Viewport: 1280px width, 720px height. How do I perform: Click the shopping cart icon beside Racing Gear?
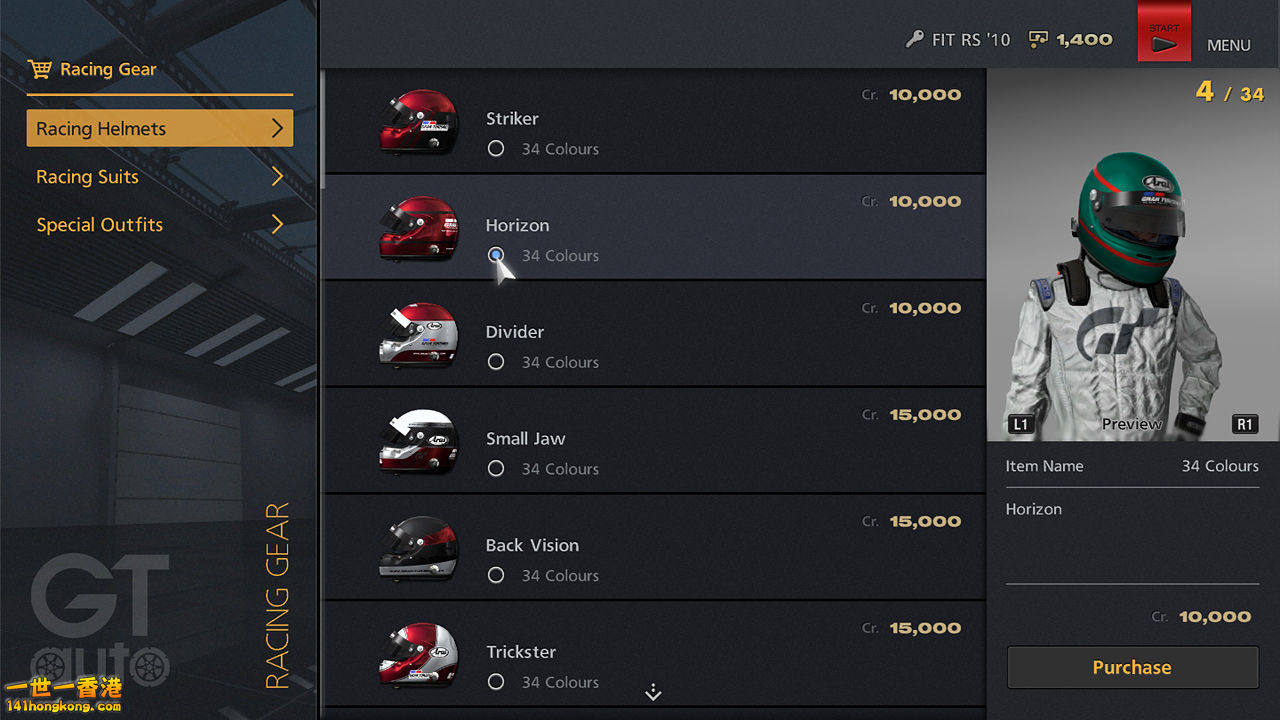[x=41, y=68]
